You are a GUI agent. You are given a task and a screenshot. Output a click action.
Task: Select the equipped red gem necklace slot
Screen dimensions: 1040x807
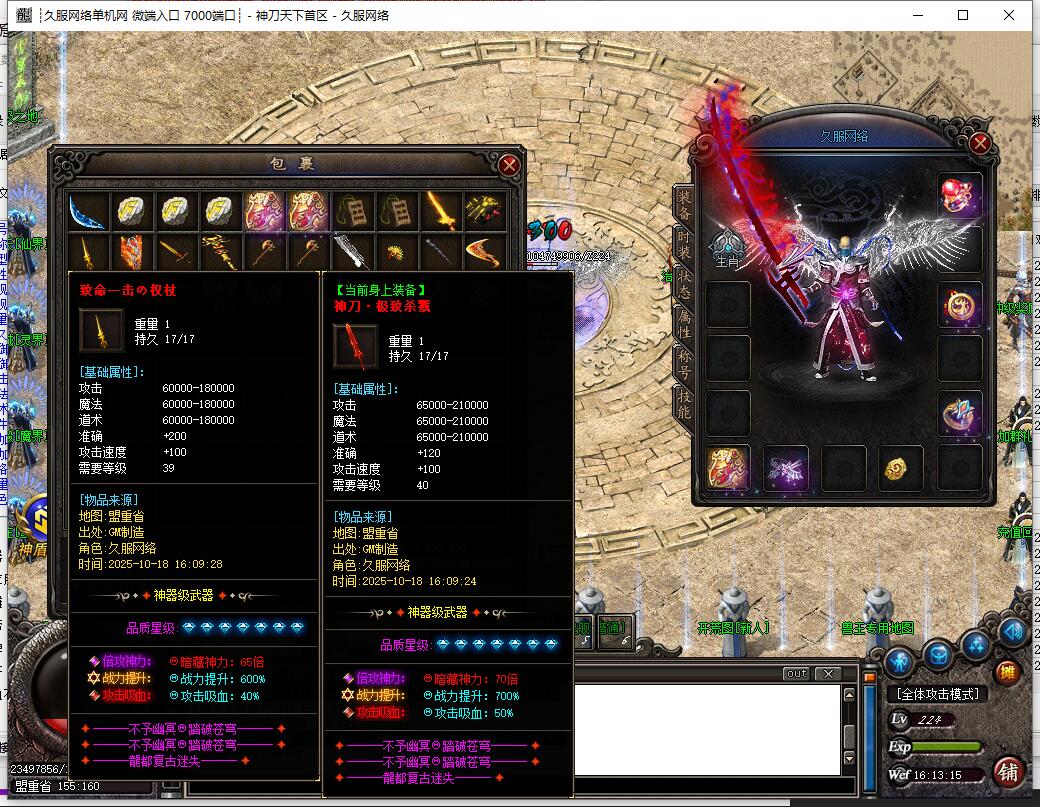(x=960, y=195)
